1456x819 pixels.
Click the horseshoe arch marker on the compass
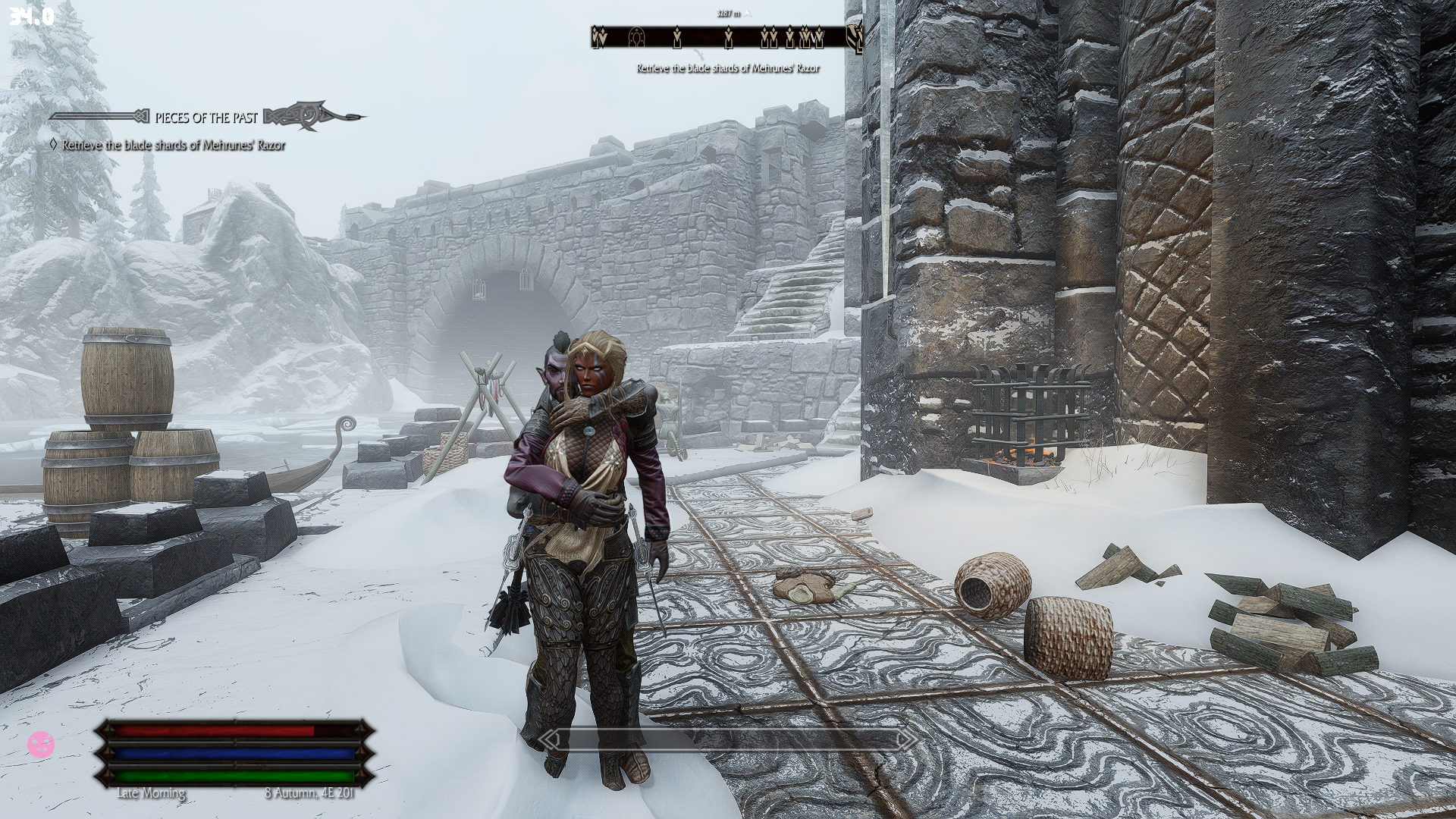(637, 36)
